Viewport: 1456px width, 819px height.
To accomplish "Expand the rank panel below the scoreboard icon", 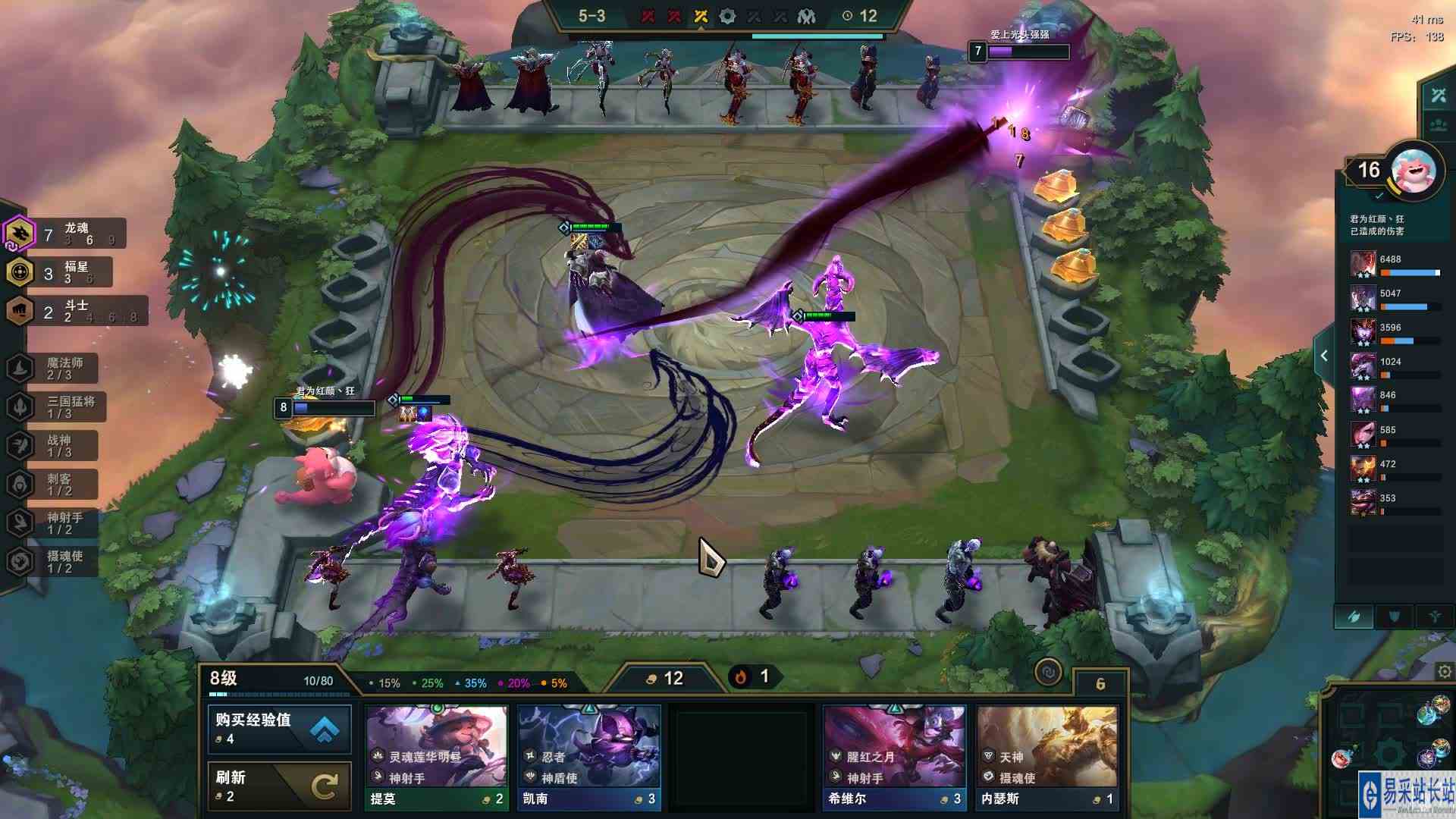I will click(x=1437, y=124).
